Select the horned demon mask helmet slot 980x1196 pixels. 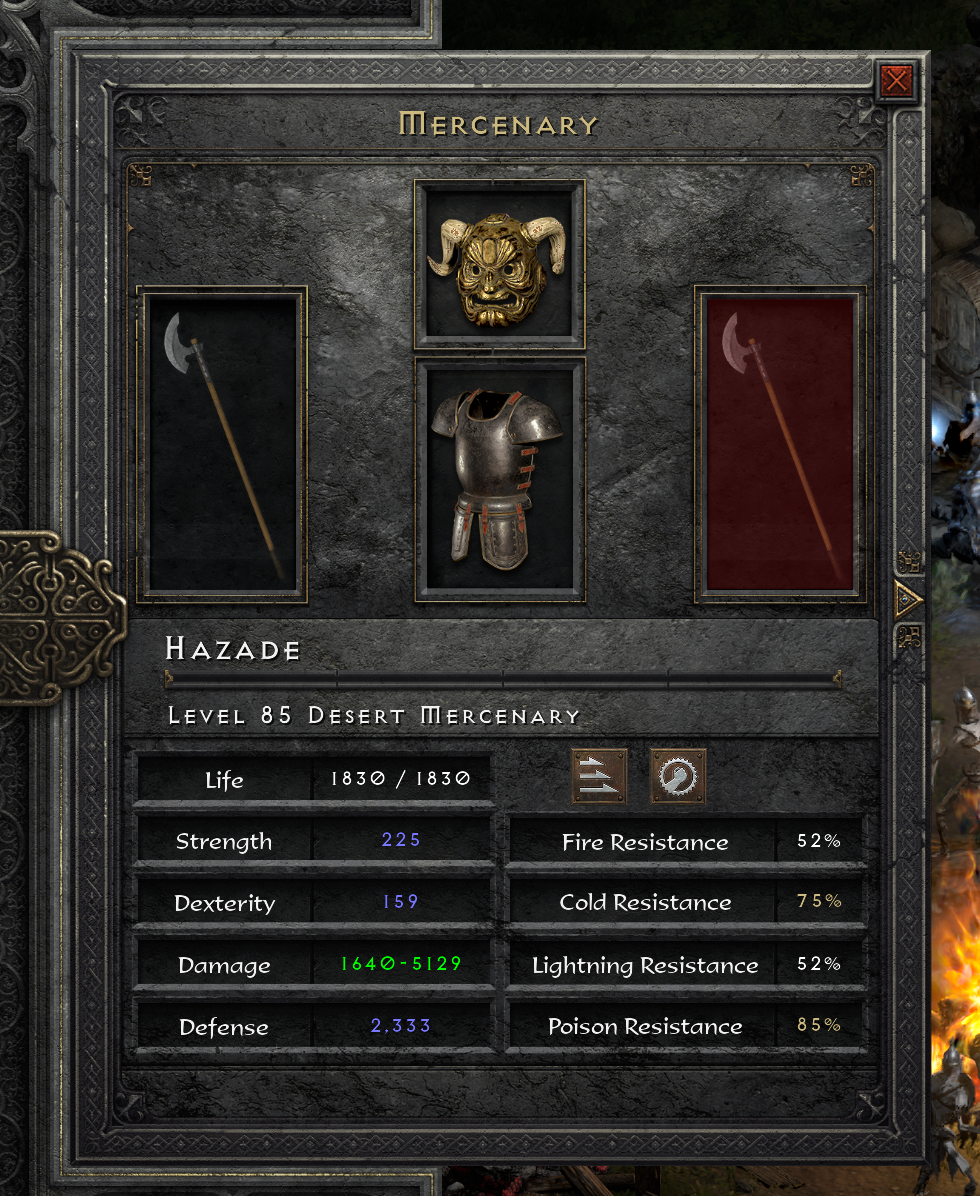(498, 263)
